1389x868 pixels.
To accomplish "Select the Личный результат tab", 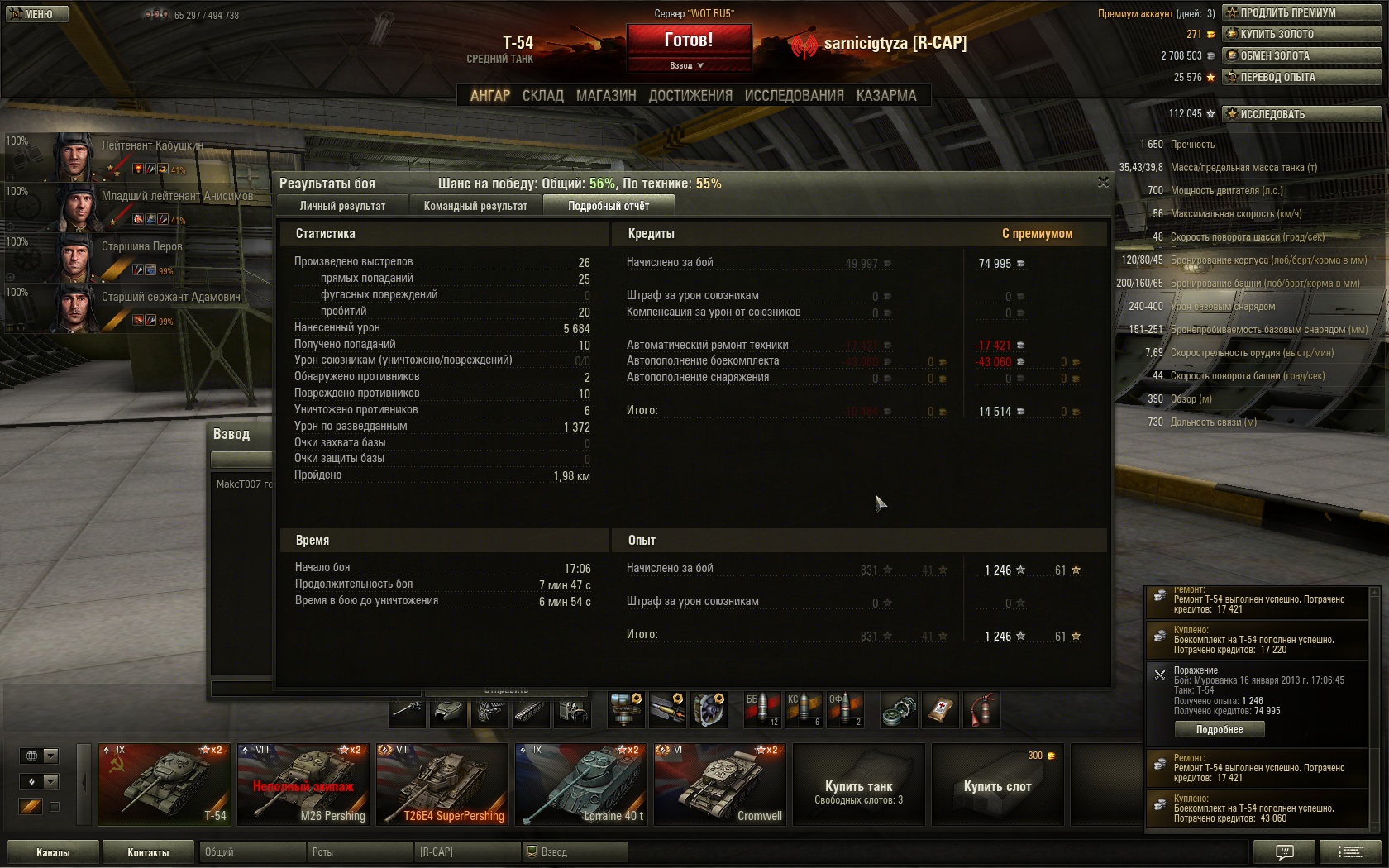I will click(x=342, y=206).
